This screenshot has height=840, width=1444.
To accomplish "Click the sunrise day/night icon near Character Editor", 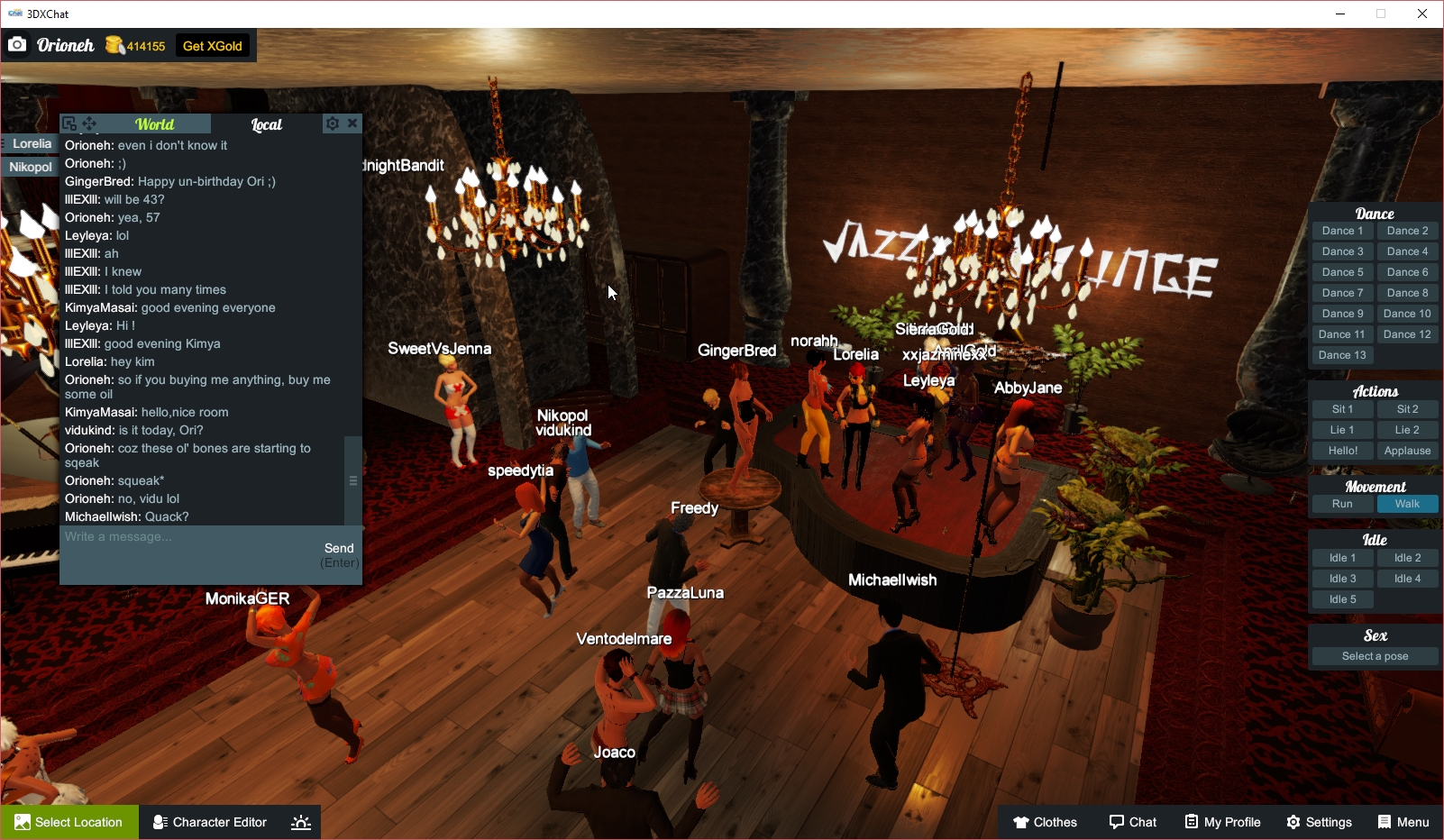I will pyautogui.click(x=300, y=822).
